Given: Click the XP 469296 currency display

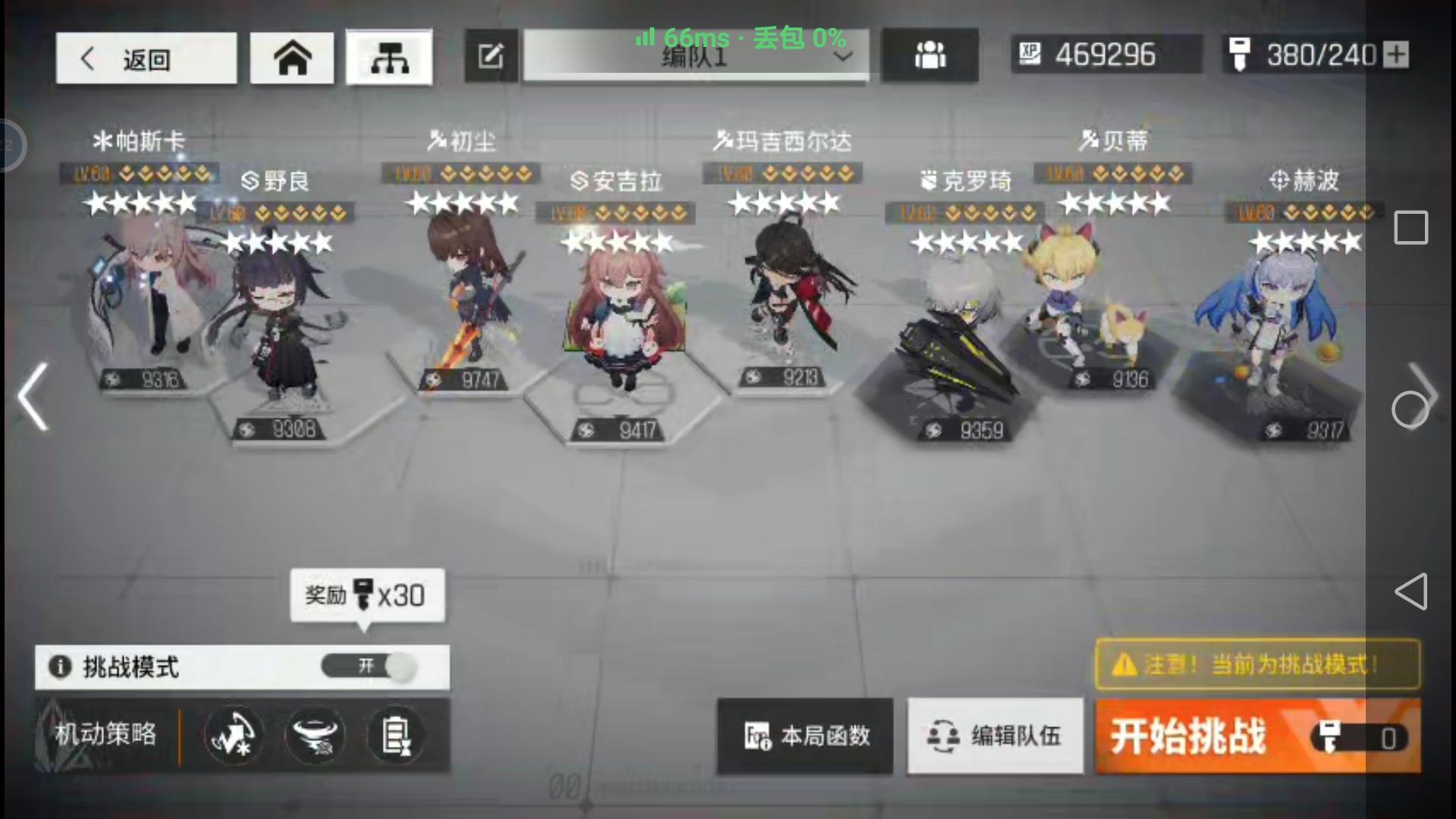Looking at the screenshot, I should (x=1106, y=54).
